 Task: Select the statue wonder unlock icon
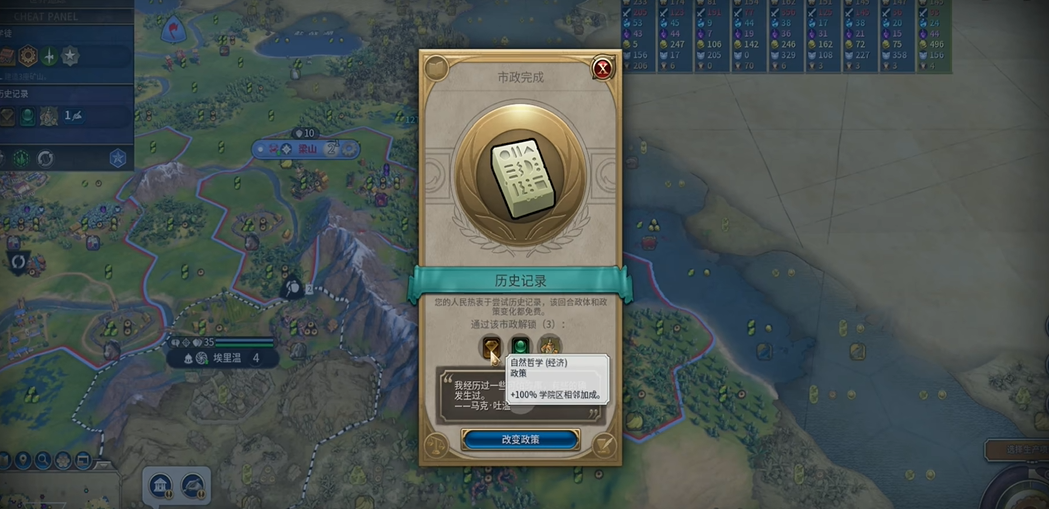(x=549, y=348)
